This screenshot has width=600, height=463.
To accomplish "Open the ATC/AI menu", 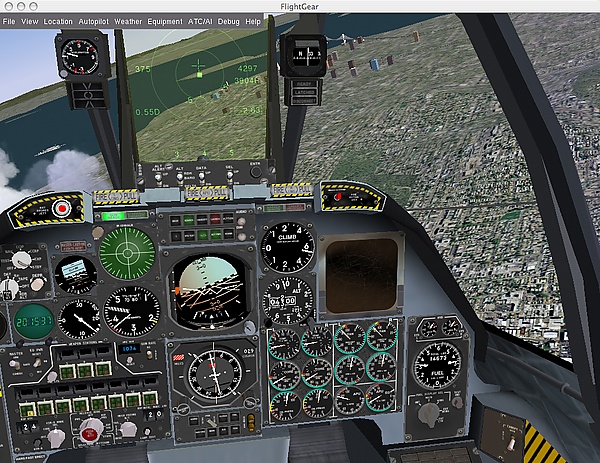I will click(201, 20).
